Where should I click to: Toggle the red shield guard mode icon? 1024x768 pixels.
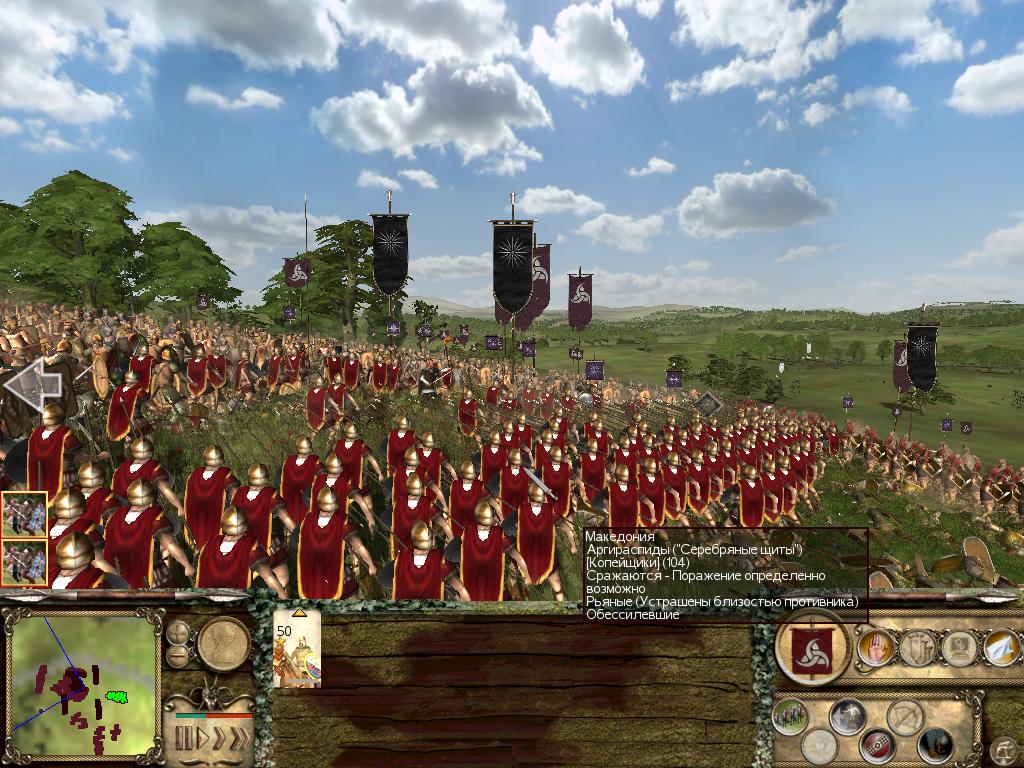coord(877,744)
